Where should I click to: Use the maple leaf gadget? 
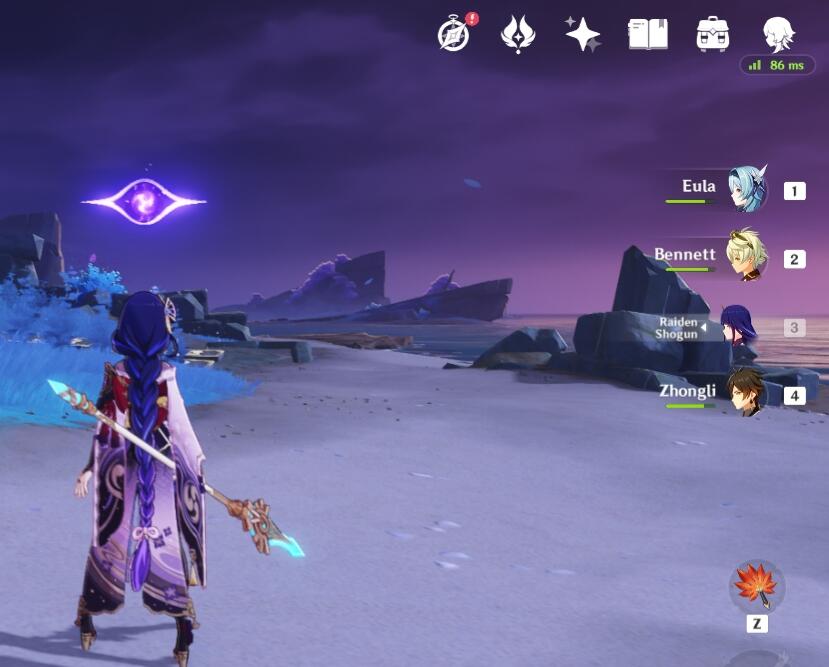tap(757, 586)
